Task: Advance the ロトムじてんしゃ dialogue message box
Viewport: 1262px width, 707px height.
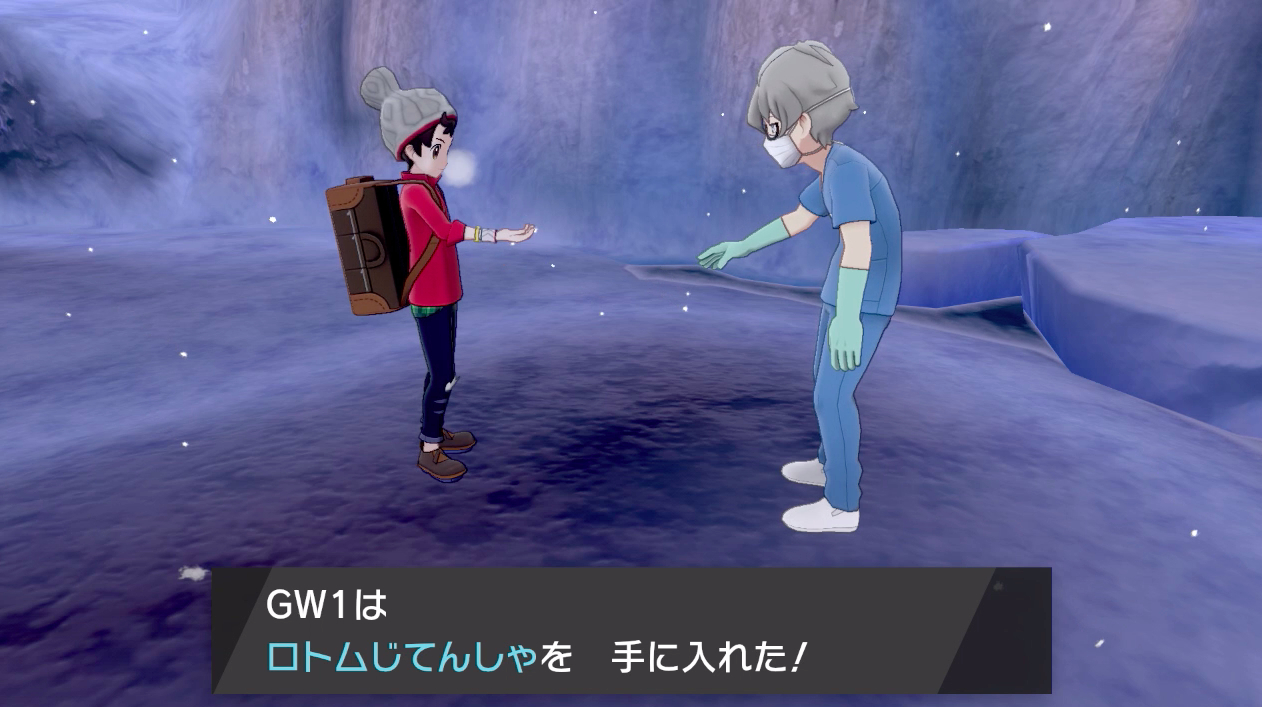Action: [630, 630]
